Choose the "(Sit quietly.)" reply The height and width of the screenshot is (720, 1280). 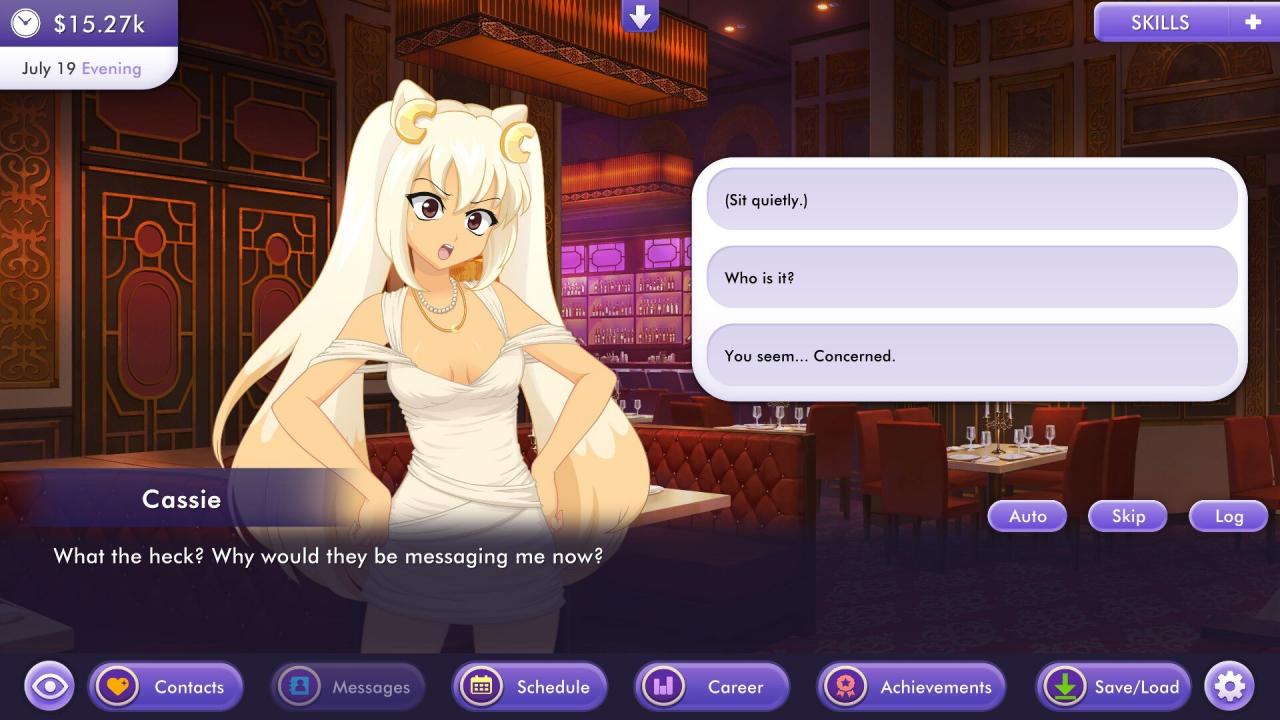tap(971, 200)
